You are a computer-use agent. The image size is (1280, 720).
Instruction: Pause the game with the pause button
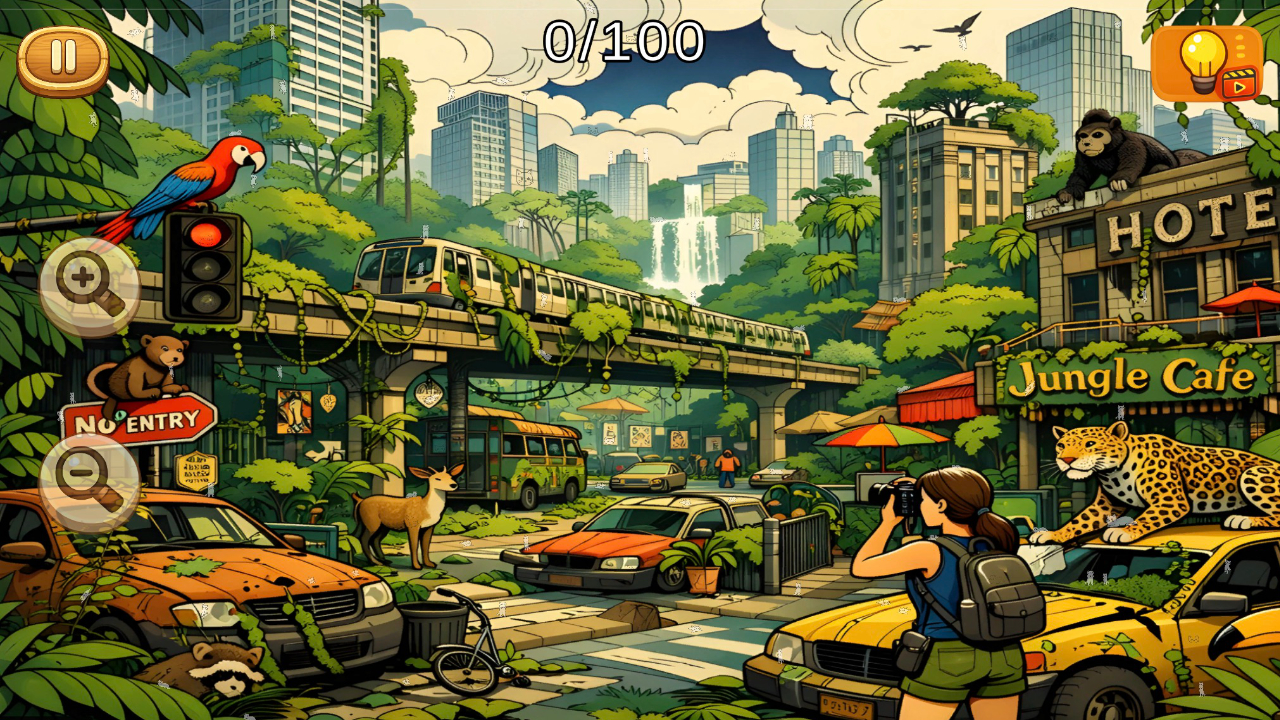coord(62,55)
